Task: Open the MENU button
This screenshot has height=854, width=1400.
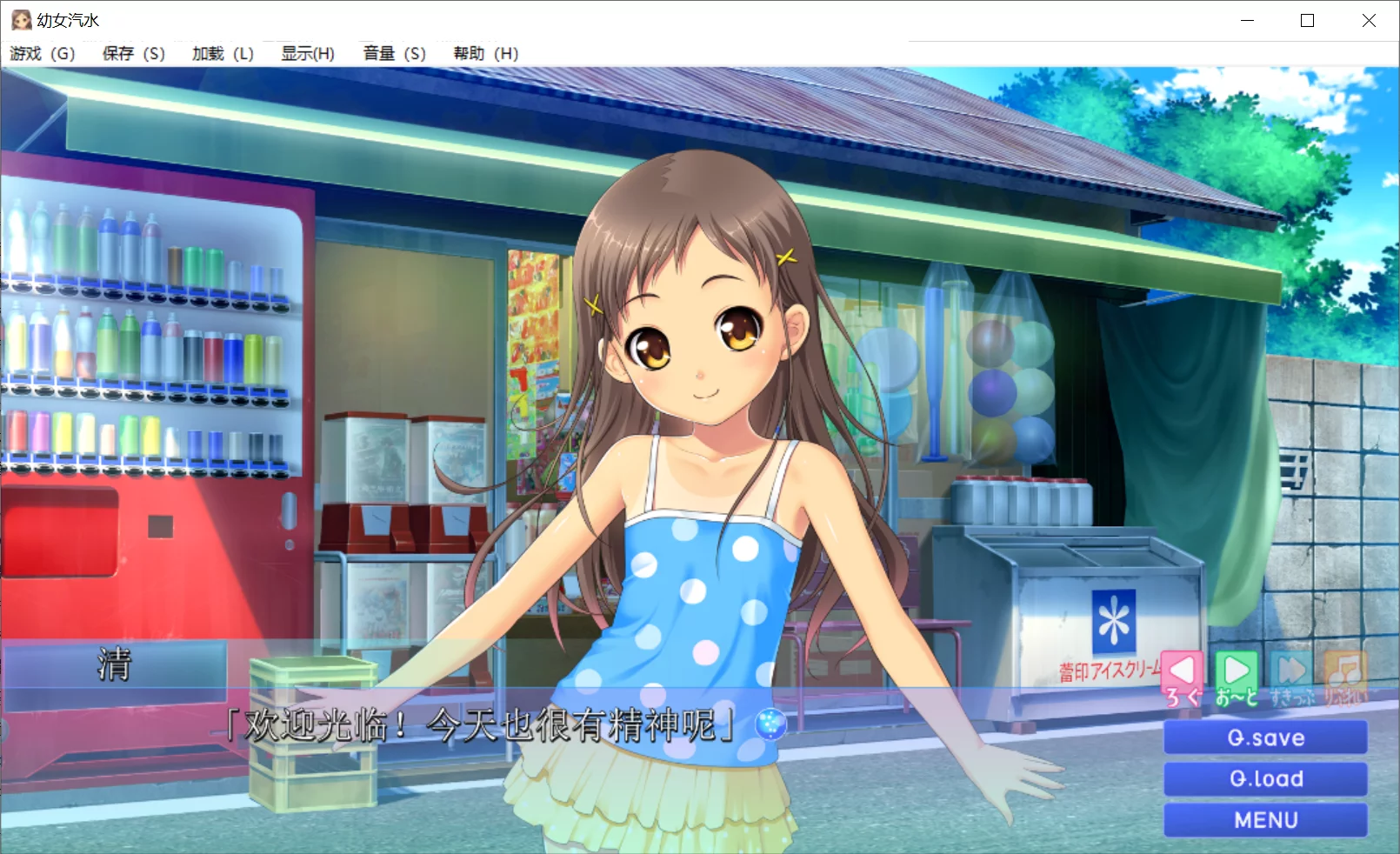Action: click(1265, 819)
